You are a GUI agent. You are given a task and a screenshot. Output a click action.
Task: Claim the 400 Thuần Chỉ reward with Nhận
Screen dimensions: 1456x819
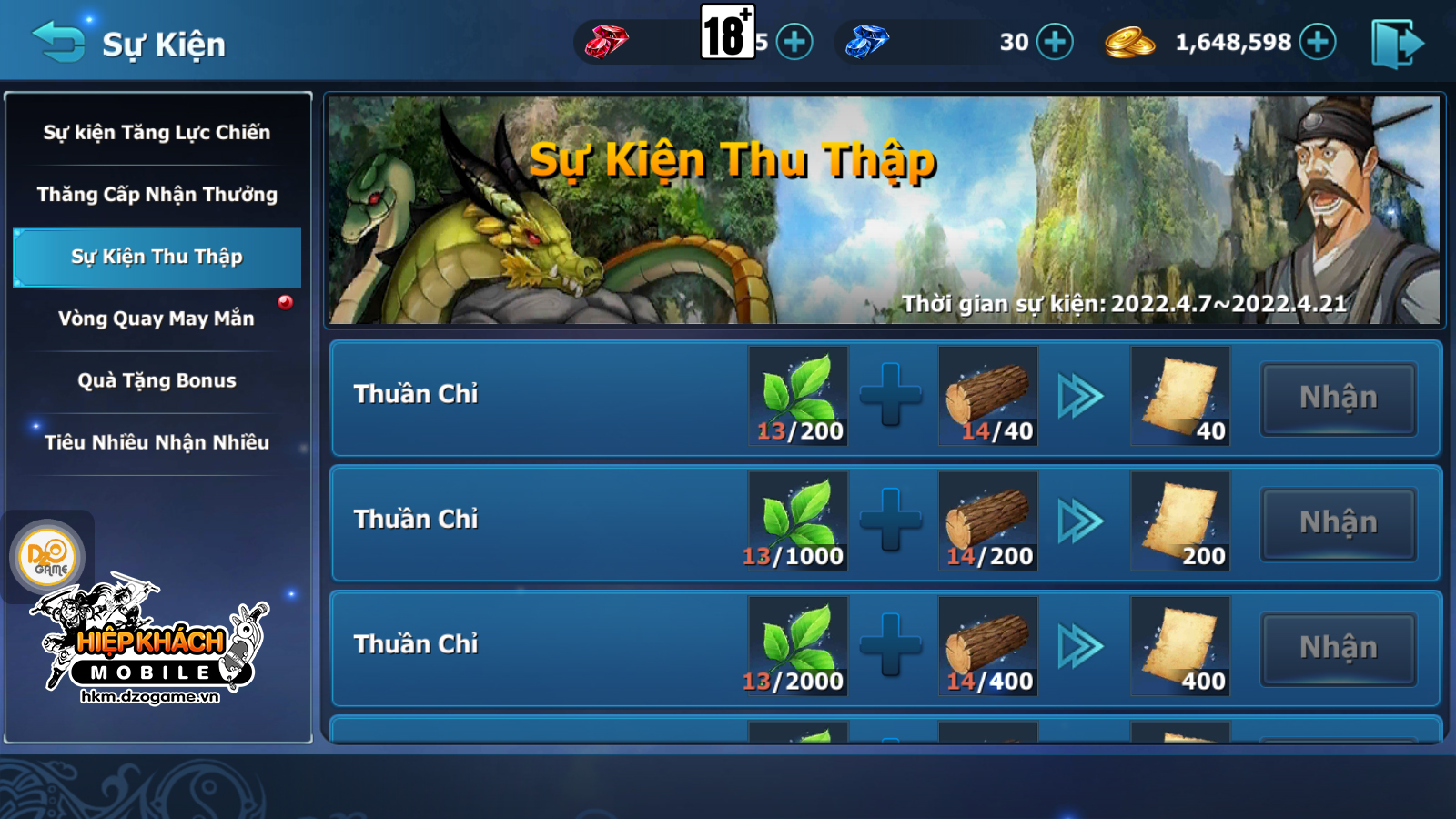(1338, 648)
